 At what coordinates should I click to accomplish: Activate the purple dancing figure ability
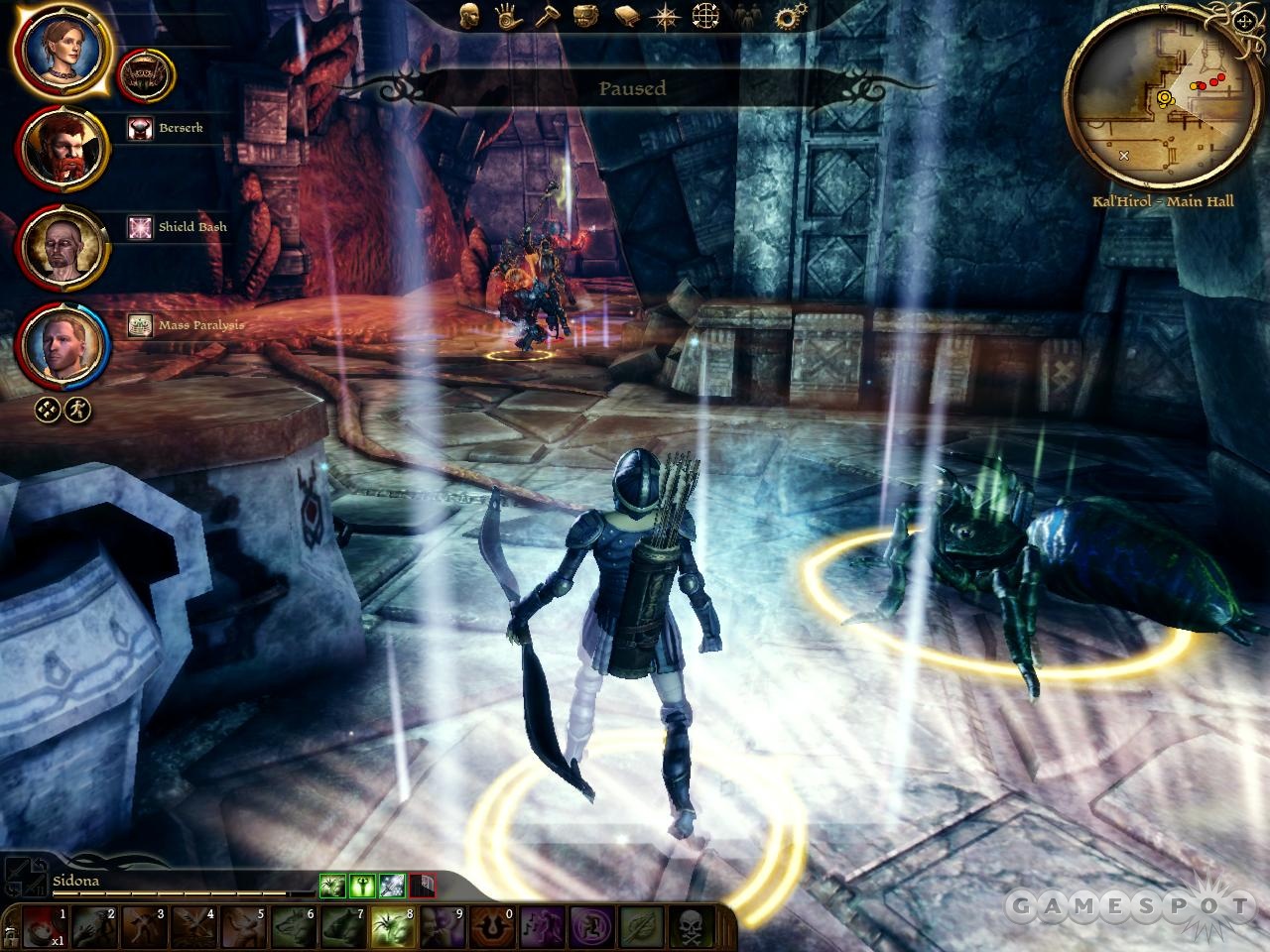(x=537, y=928)
